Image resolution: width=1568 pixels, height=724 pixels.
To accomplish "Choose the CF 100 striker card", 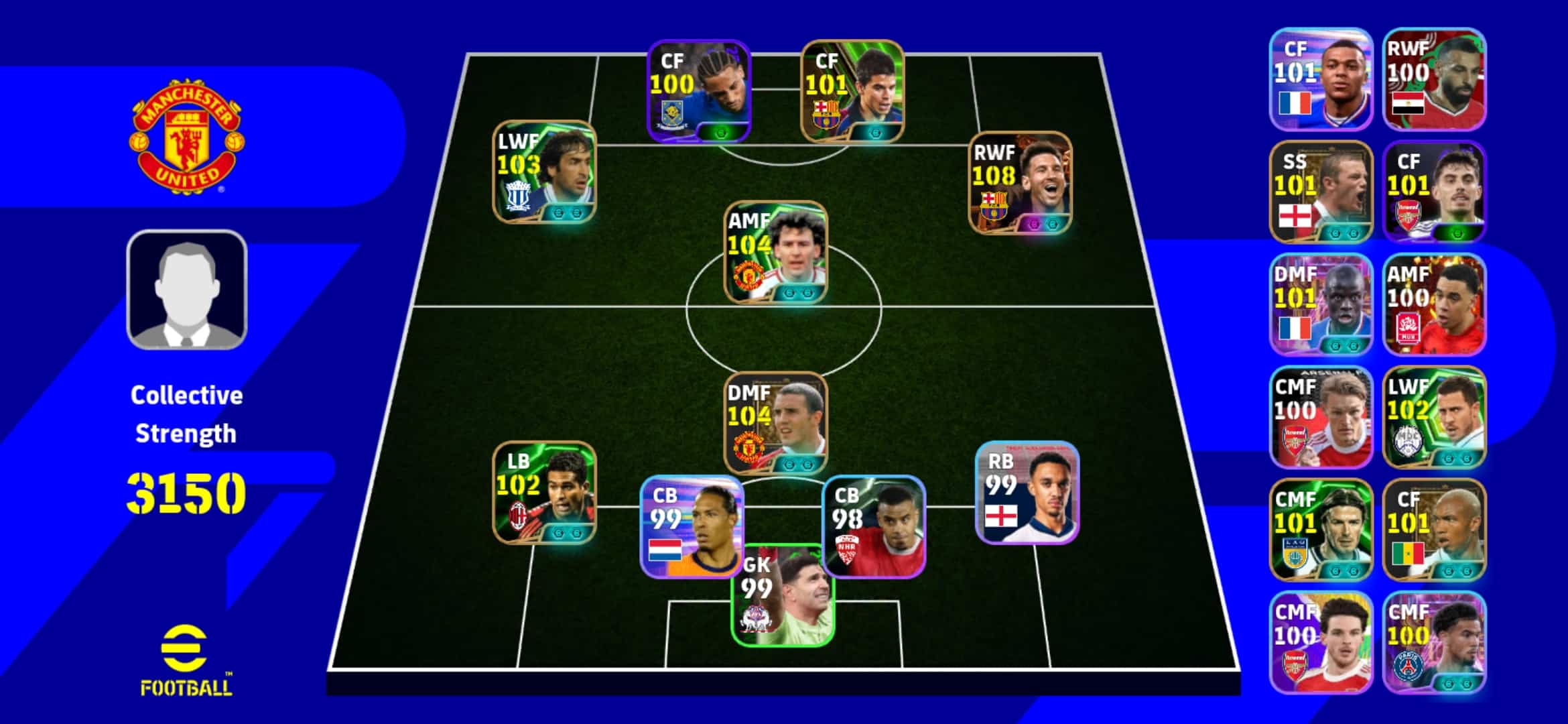I will point(698,91).
